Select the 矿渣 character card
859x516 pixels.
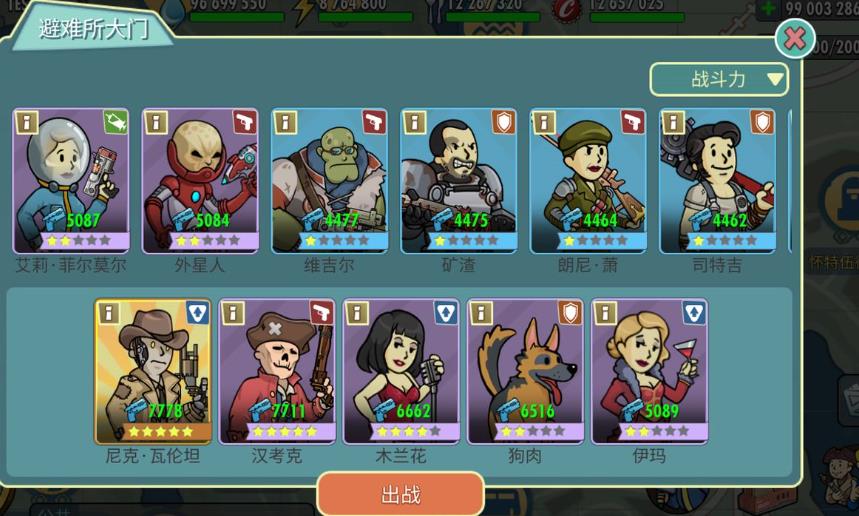pyautogui.click(x=458, y=180)
